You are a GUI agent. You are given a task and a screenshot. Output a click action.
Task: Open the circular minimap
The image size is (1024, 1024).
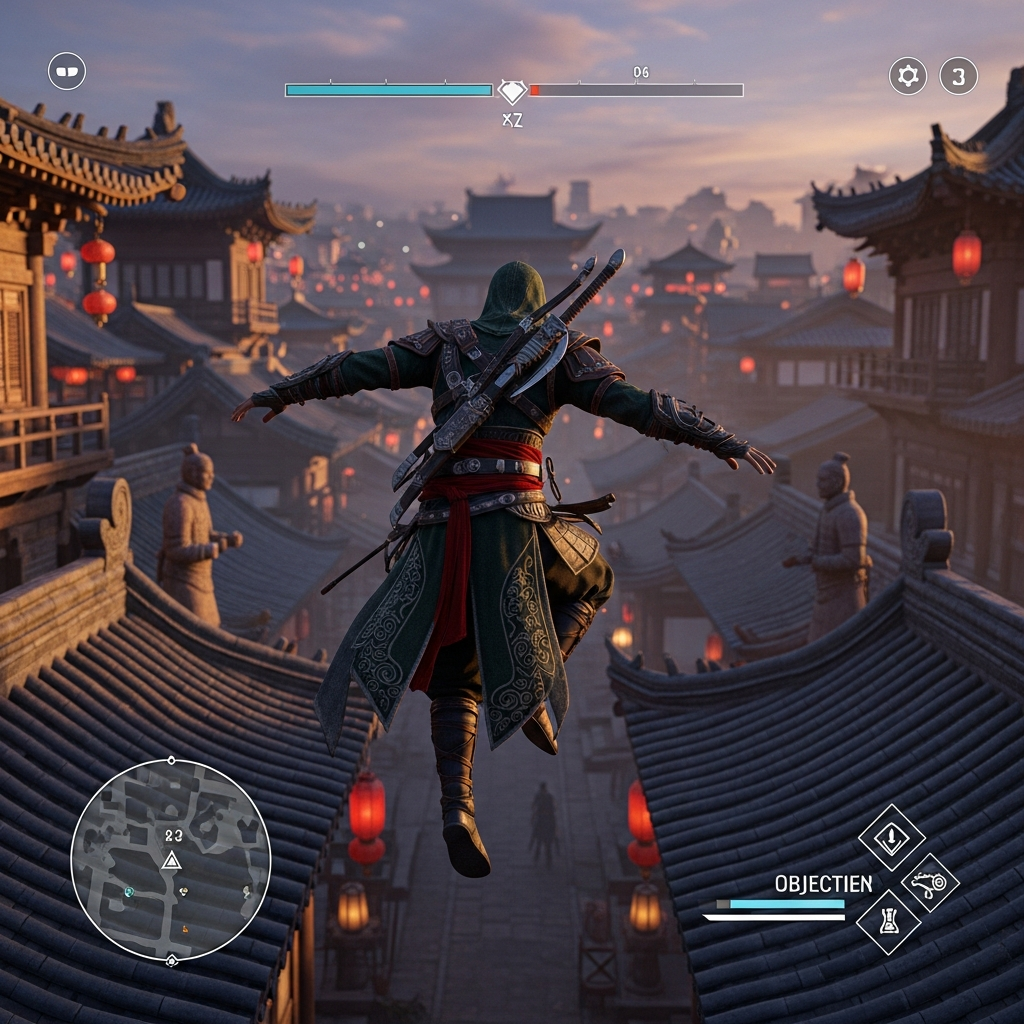tap(171, 861)
